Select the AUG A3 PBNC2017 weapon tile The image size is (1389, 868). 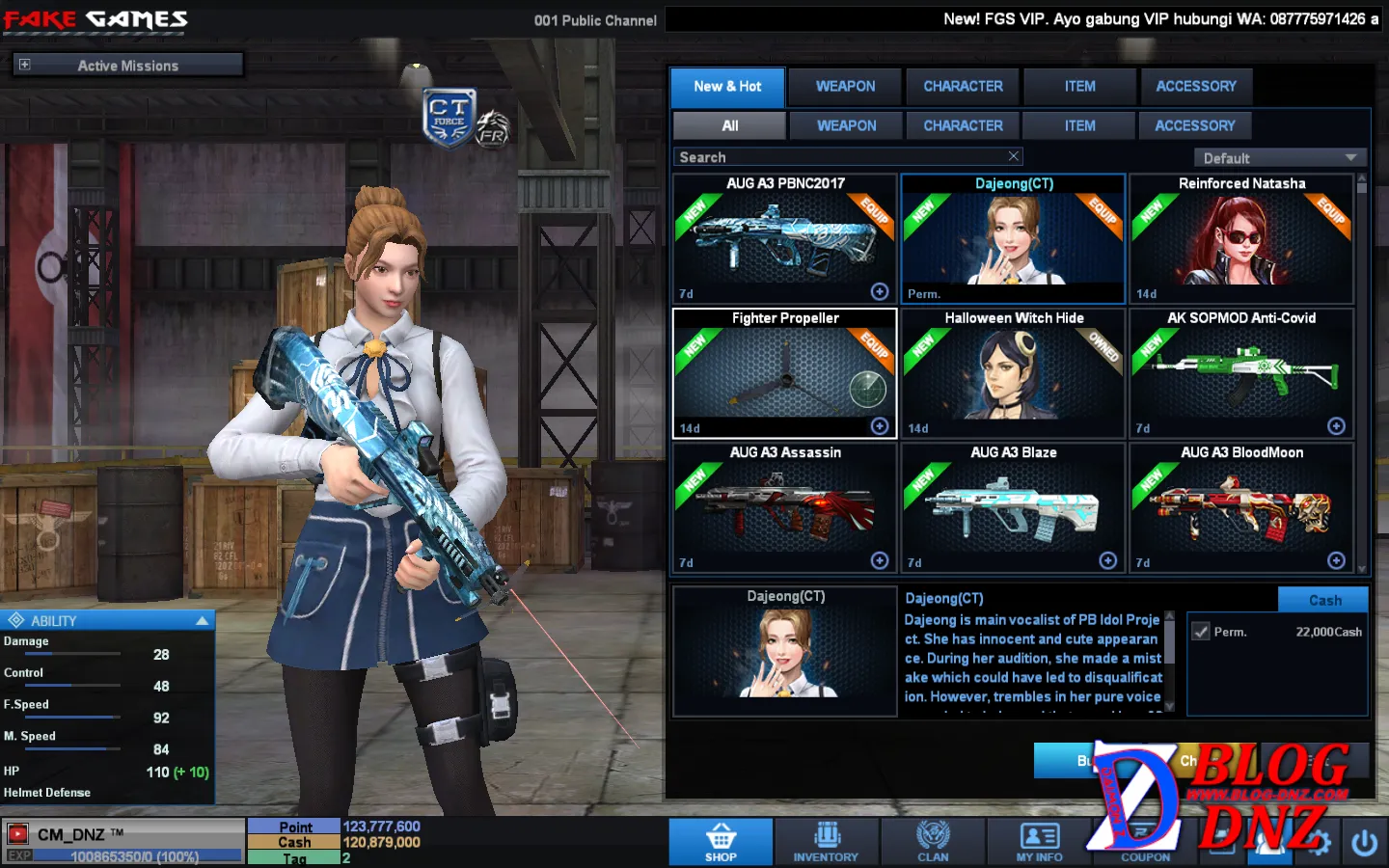(785, 239)
